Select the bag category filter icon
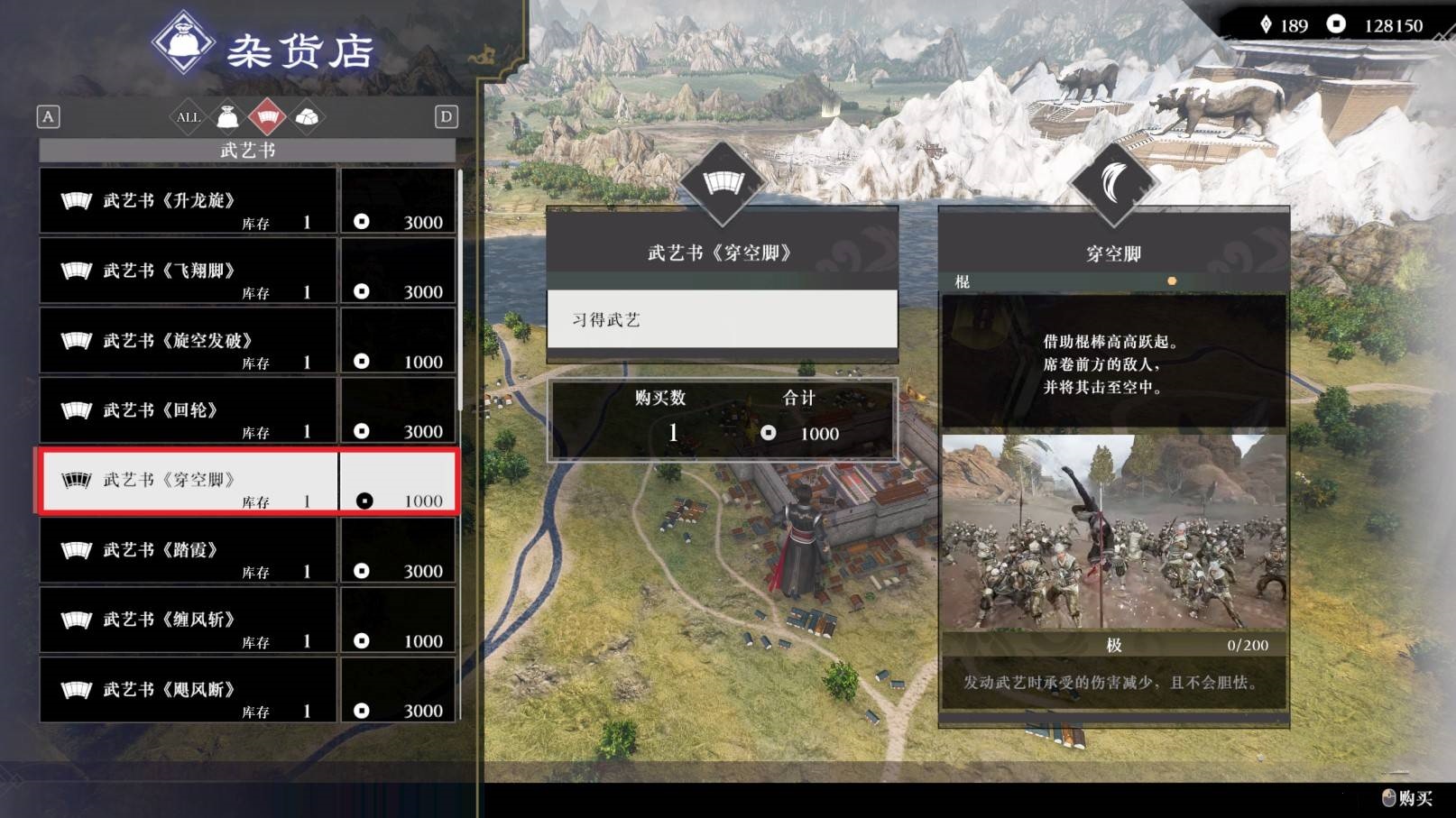 [x=309, y=116]
